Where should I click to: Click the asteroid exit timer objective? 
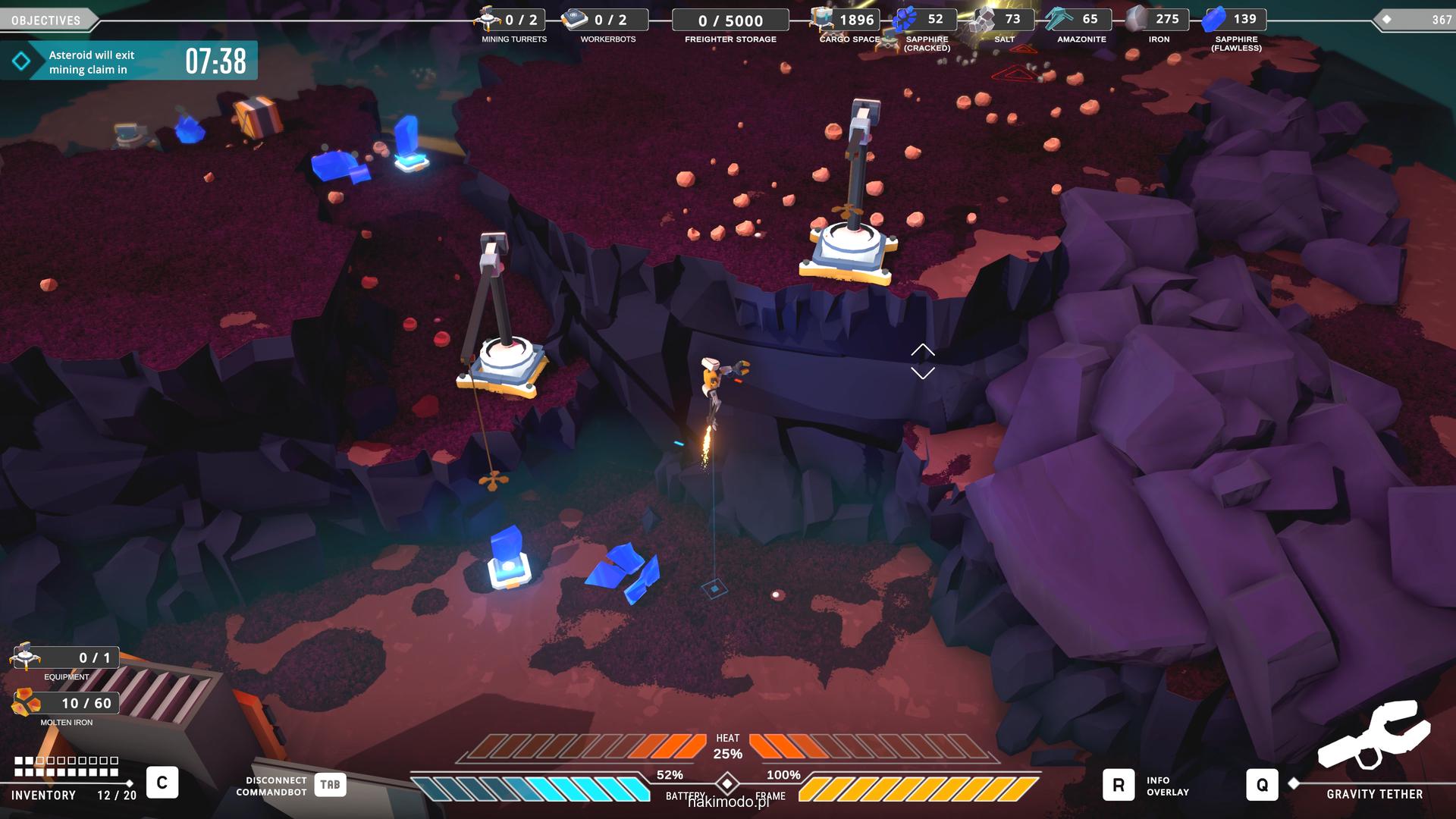point(129,61)
